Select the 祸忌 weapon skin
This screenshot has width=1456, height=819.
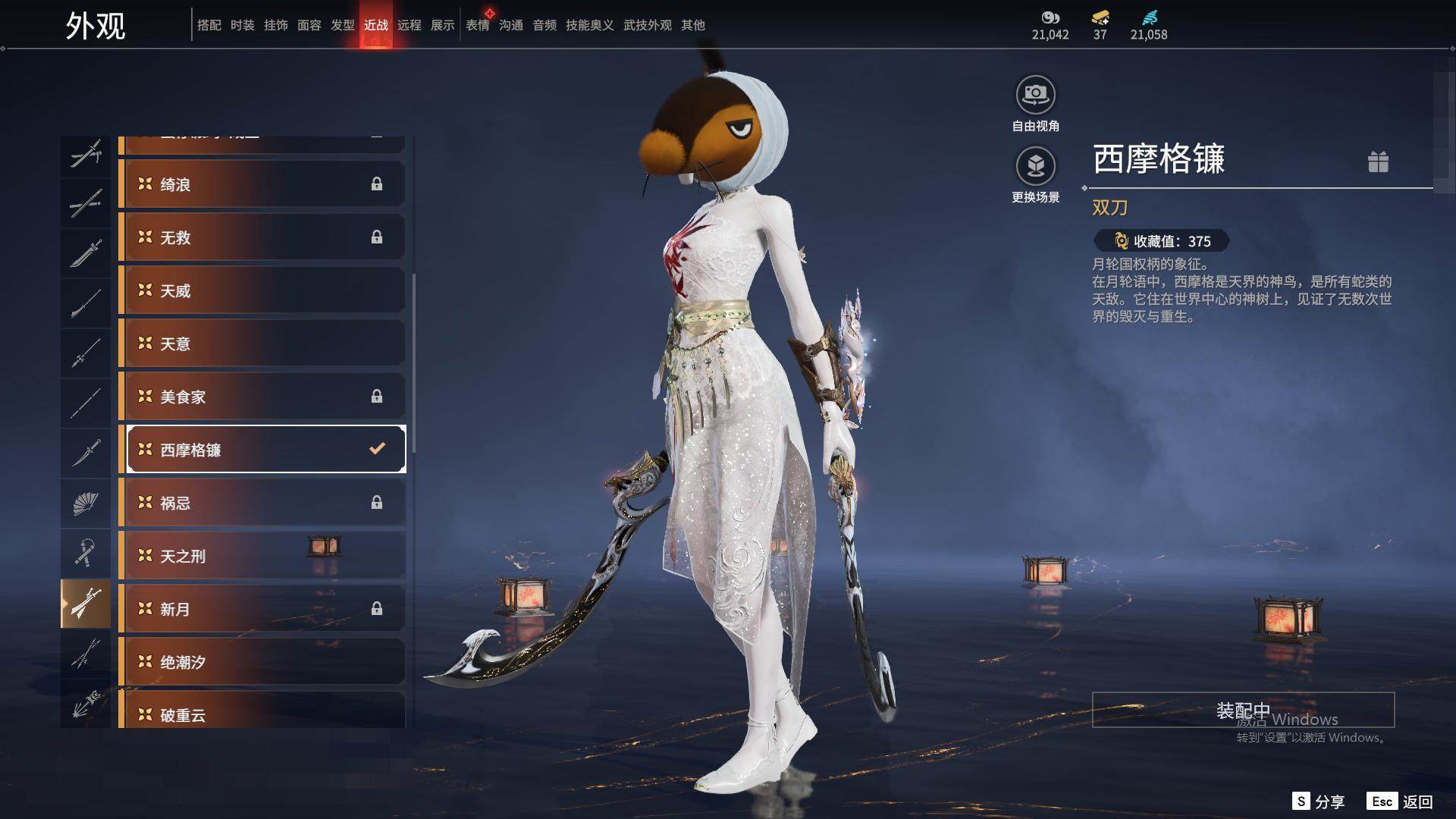pos(262,503)
